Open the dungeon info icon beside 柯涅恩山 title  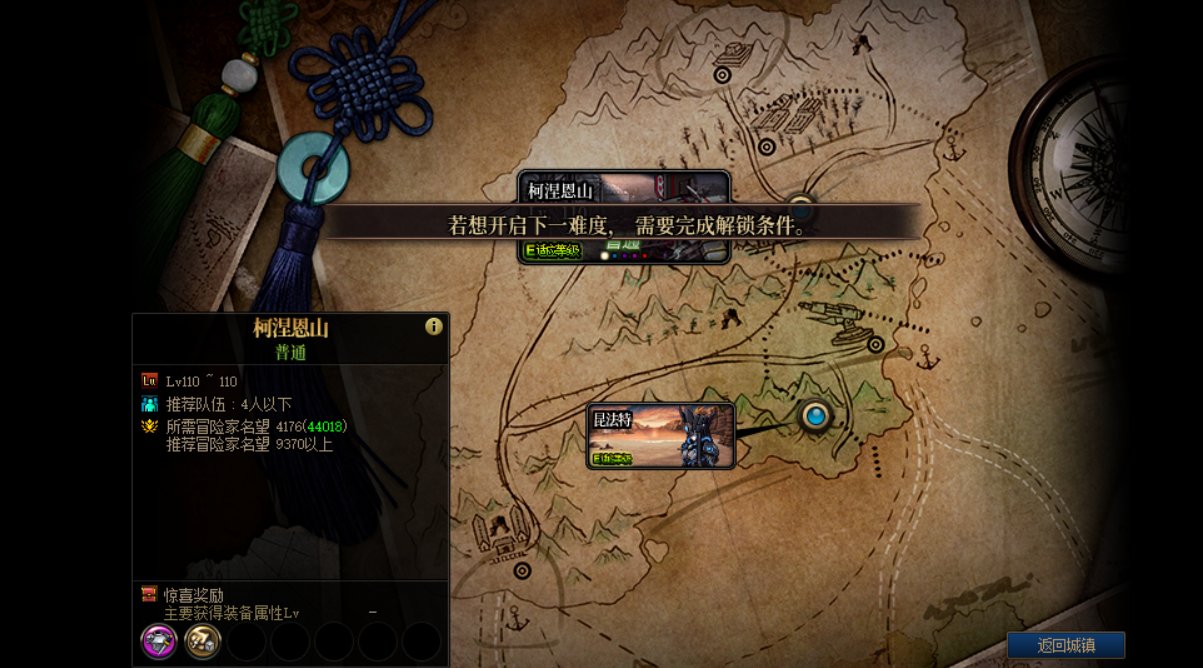pos(433,326)
